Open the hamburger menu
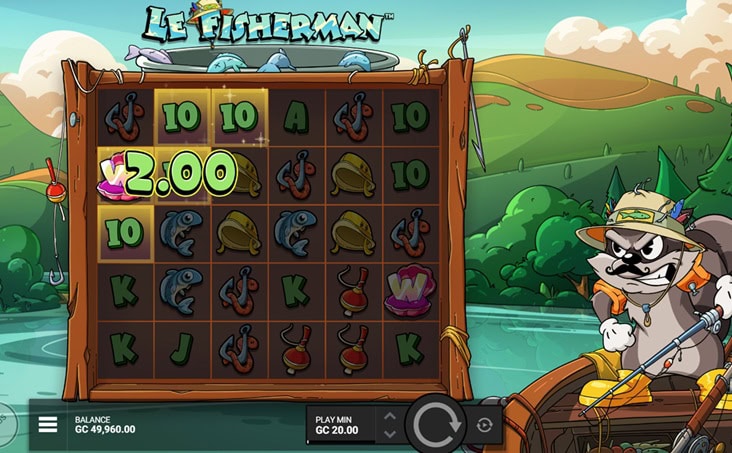732x453 pixels. (x=48, y=425)
